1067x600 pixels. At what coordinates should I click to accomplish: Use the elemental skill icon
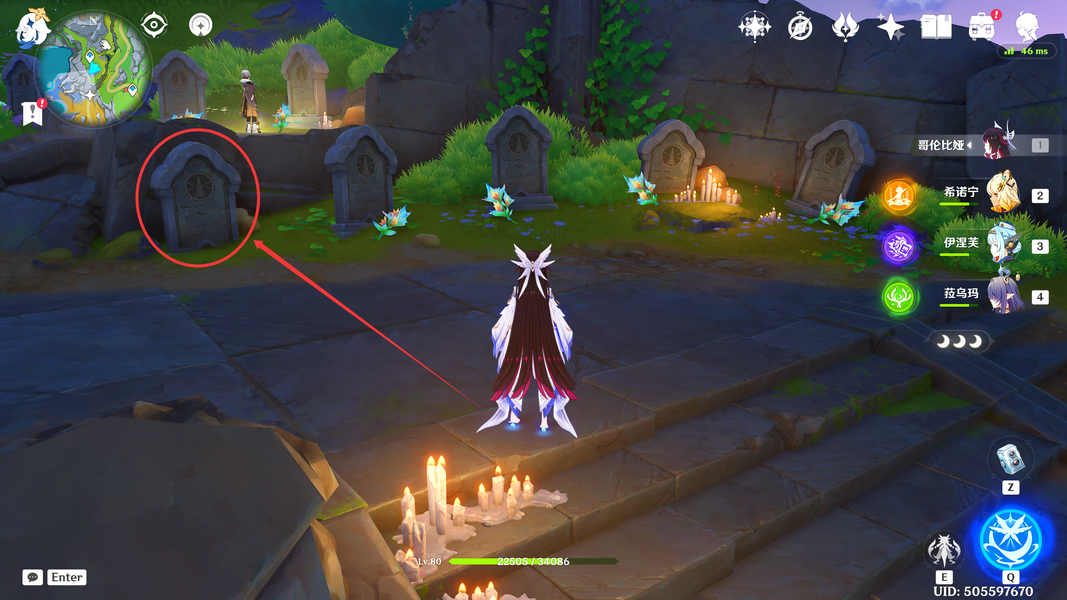pos(944,551)
